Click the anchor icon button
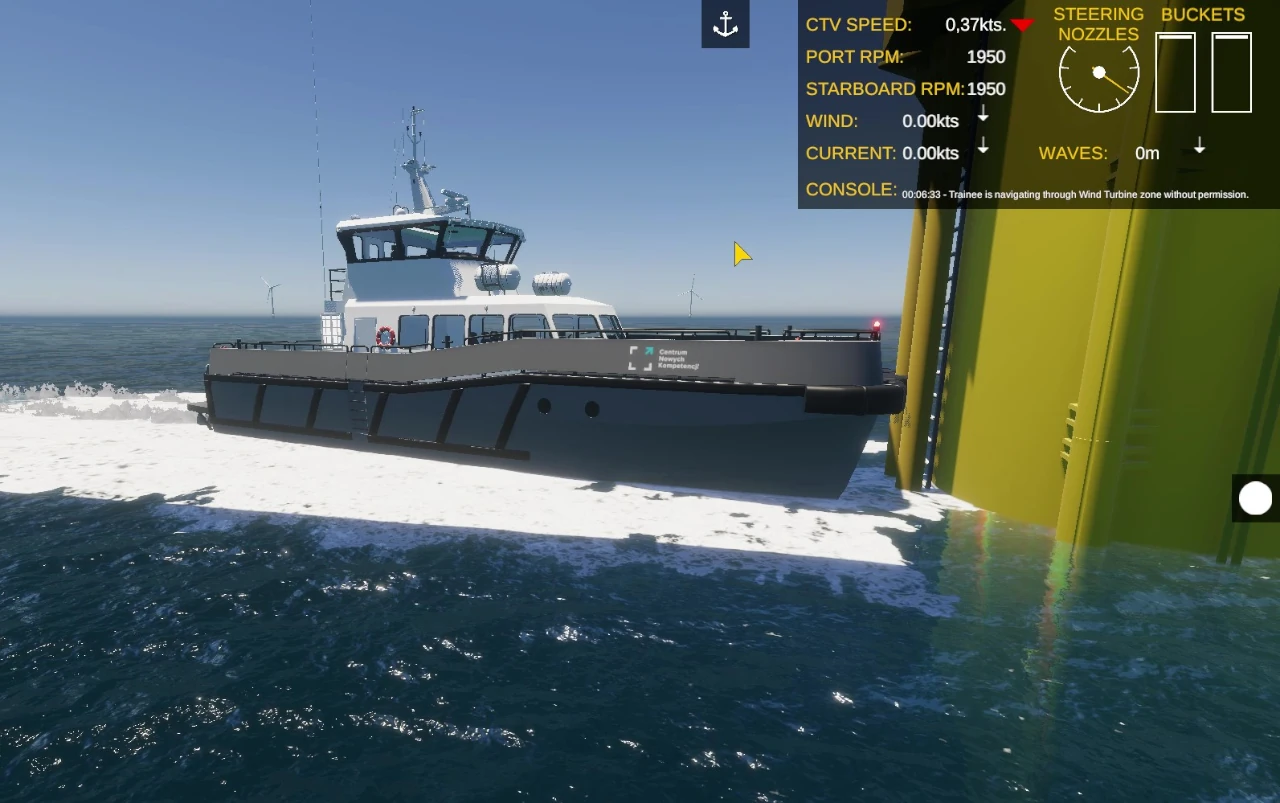 [x=725, y=25]
